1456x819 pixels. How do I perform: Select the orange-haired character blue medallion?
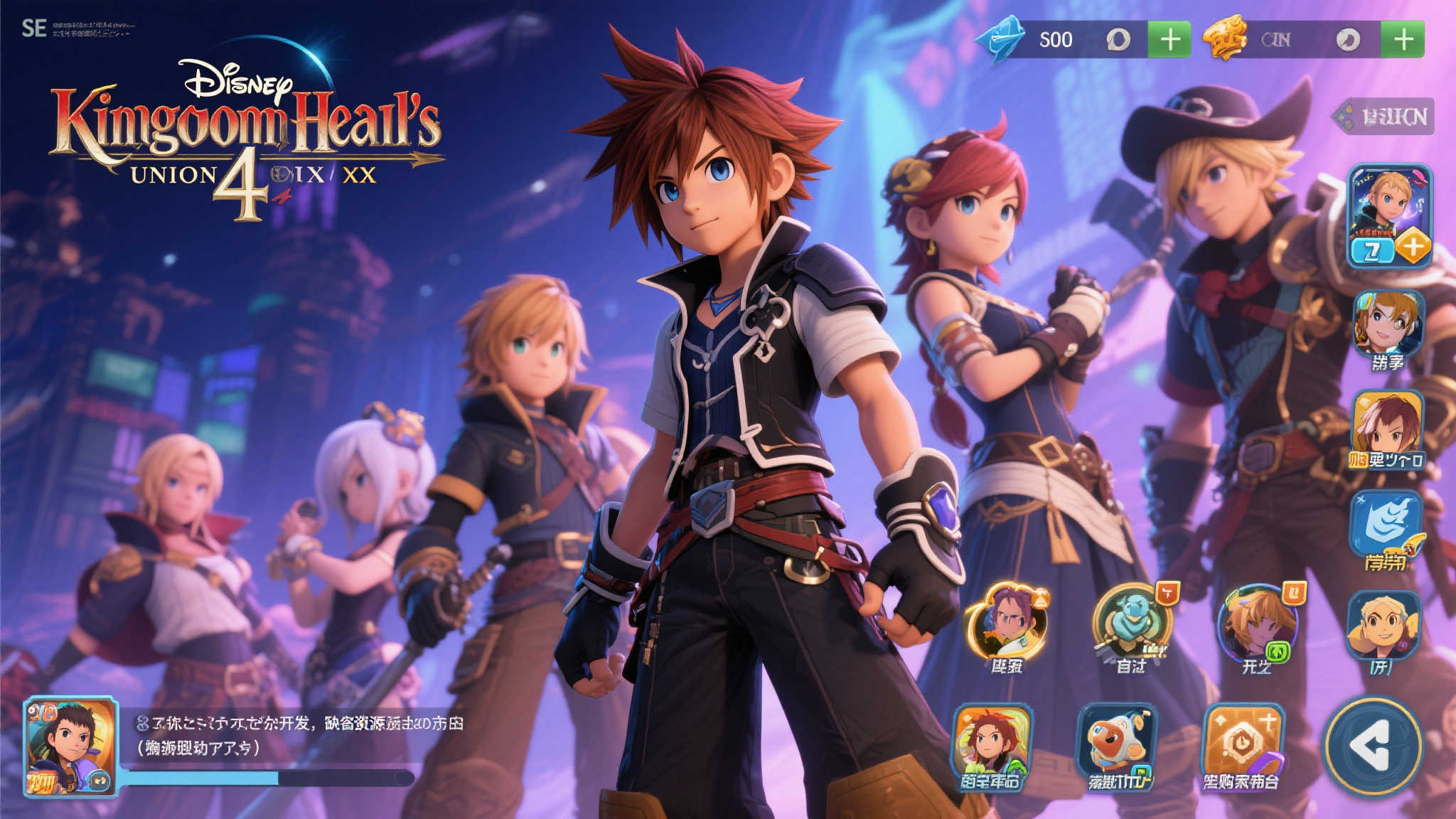pos(1256,623)
